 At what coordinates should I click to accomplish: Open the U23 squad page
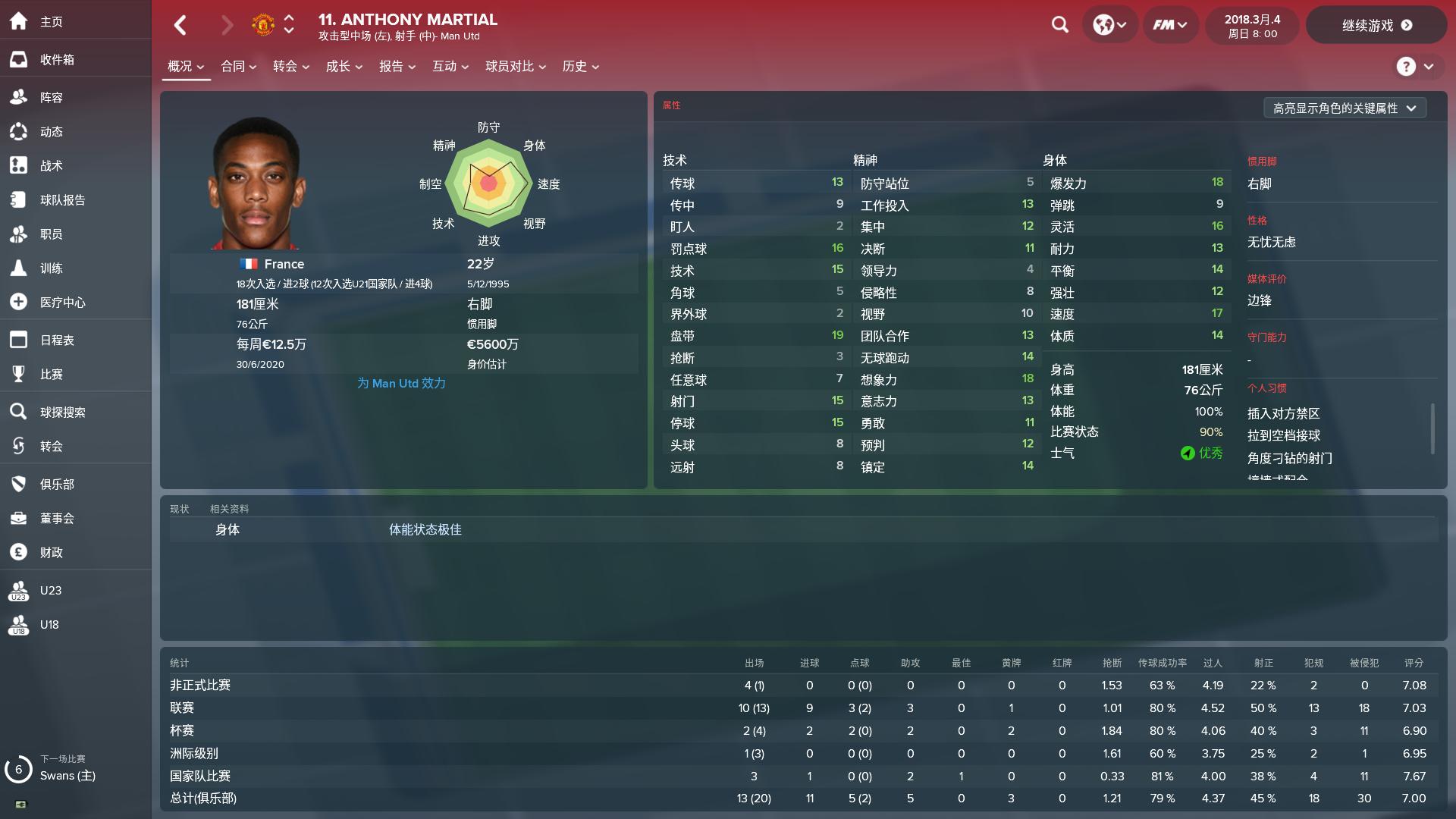(51, 590)
